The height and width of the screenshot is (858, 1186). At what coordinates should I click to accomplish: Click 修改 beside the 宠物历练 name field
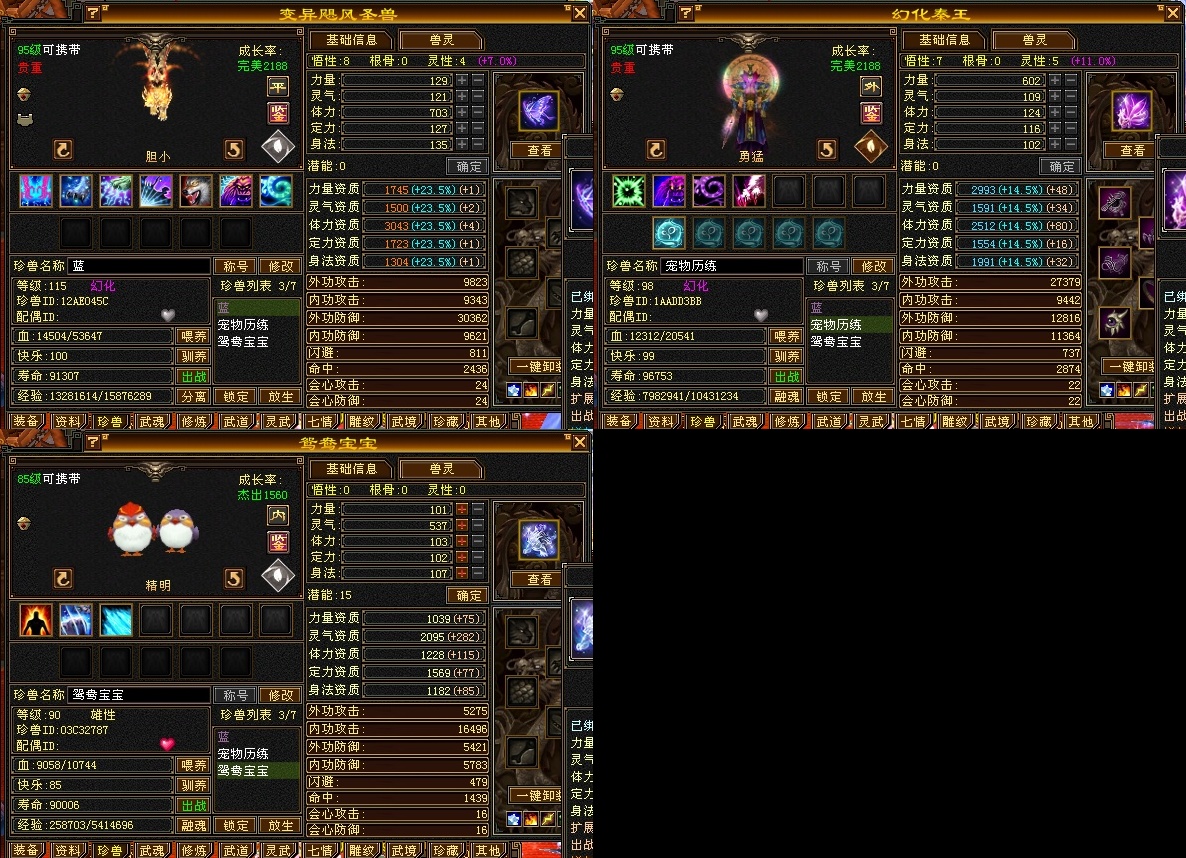tap(872, 266)
